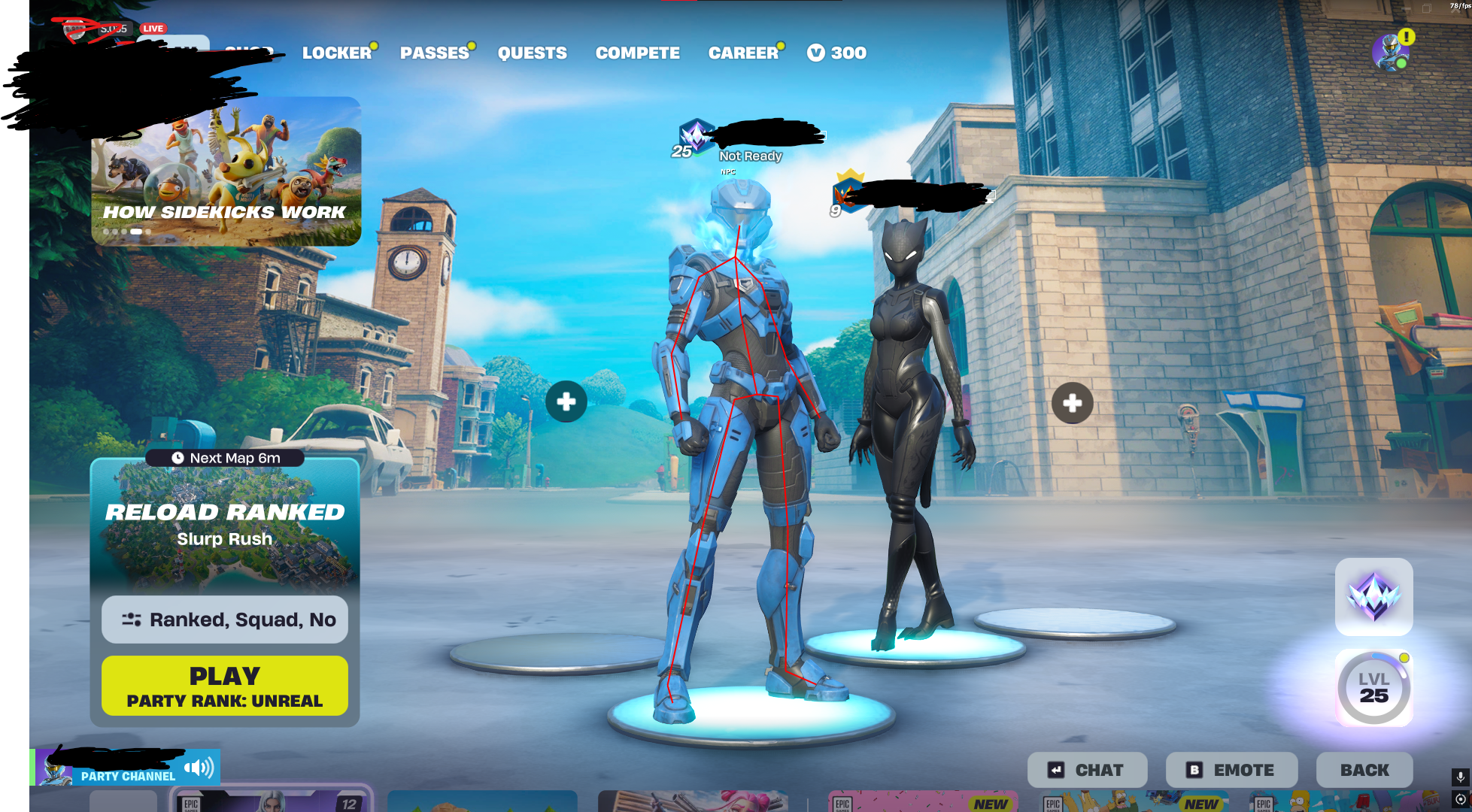Open the Chat panel

[x=1087, y=770]
